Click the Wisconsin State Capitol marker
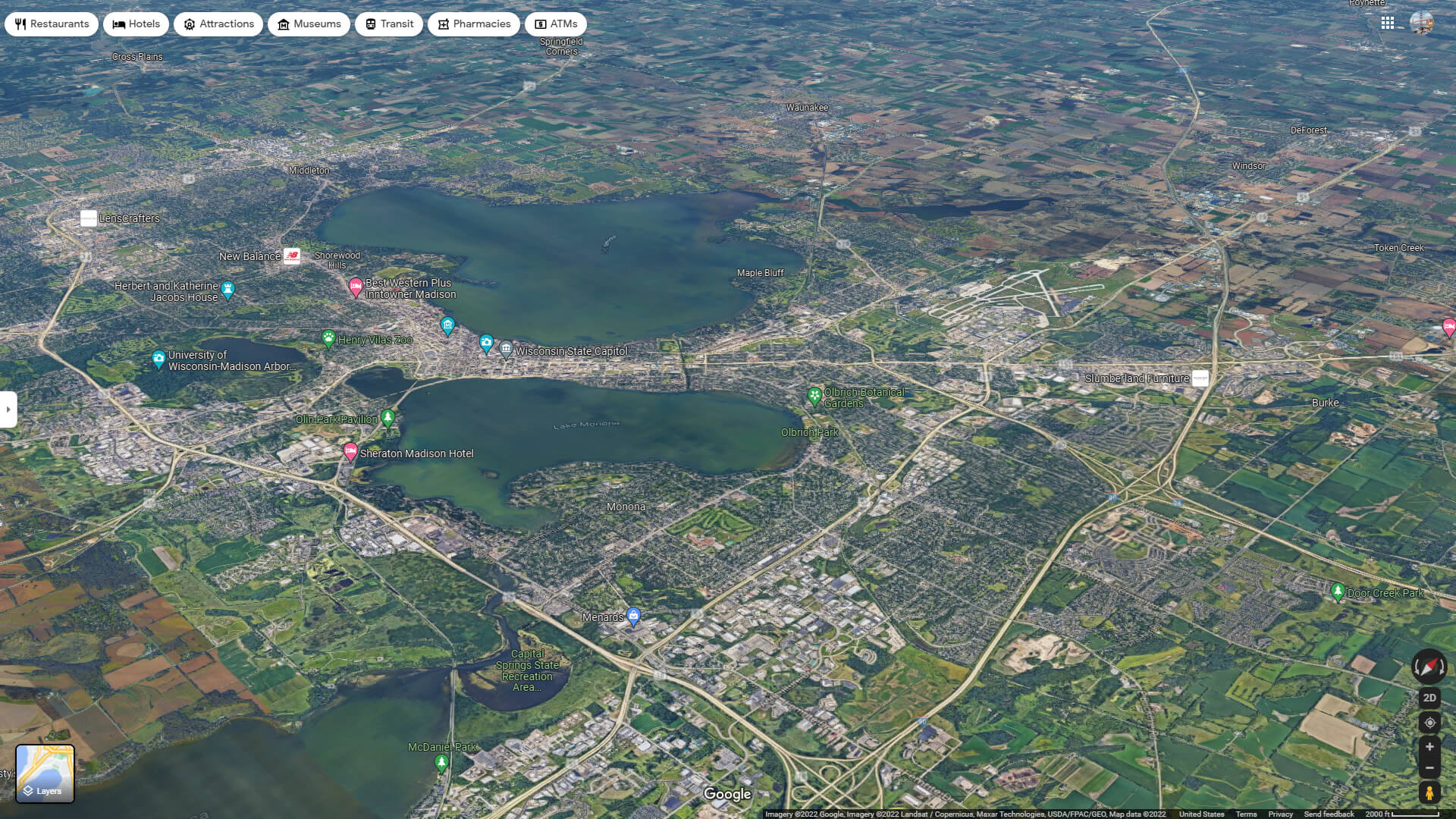Viewport: 1456px width, 819px height. point(506,350)
